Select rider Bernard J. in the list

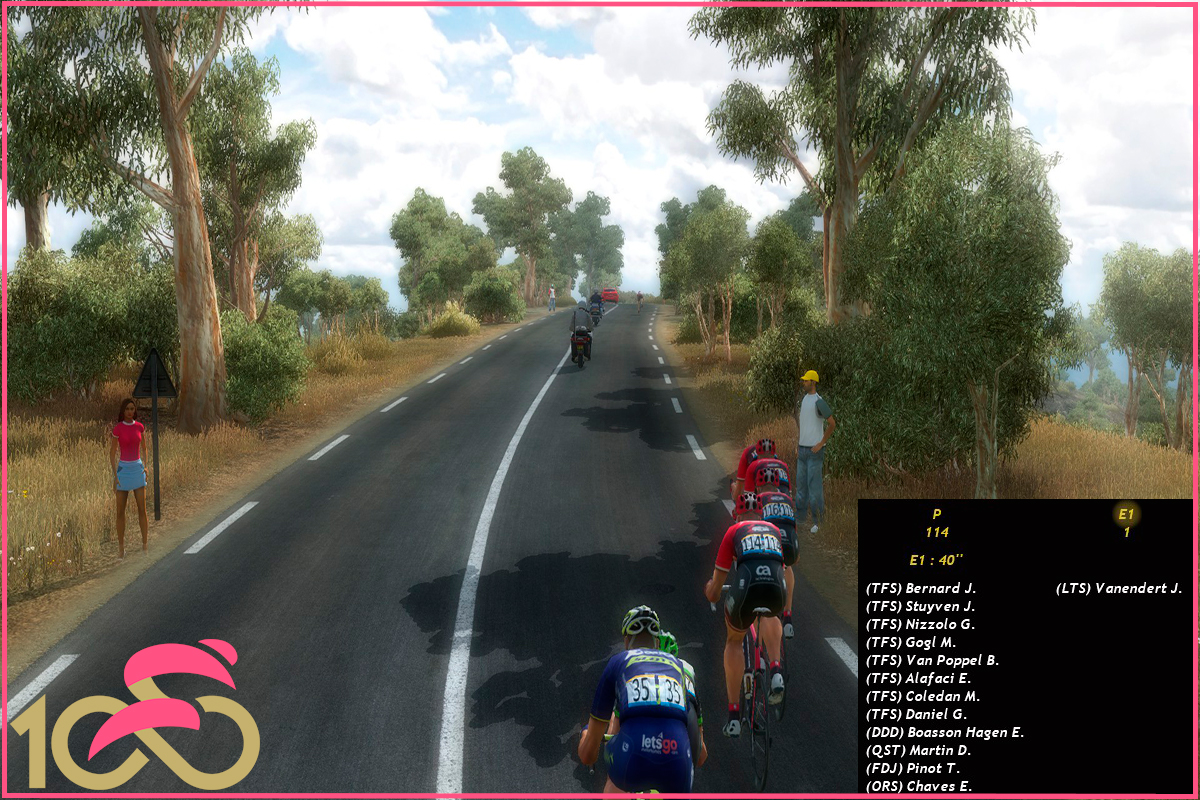pyautogui.click(x=920, y=588)
